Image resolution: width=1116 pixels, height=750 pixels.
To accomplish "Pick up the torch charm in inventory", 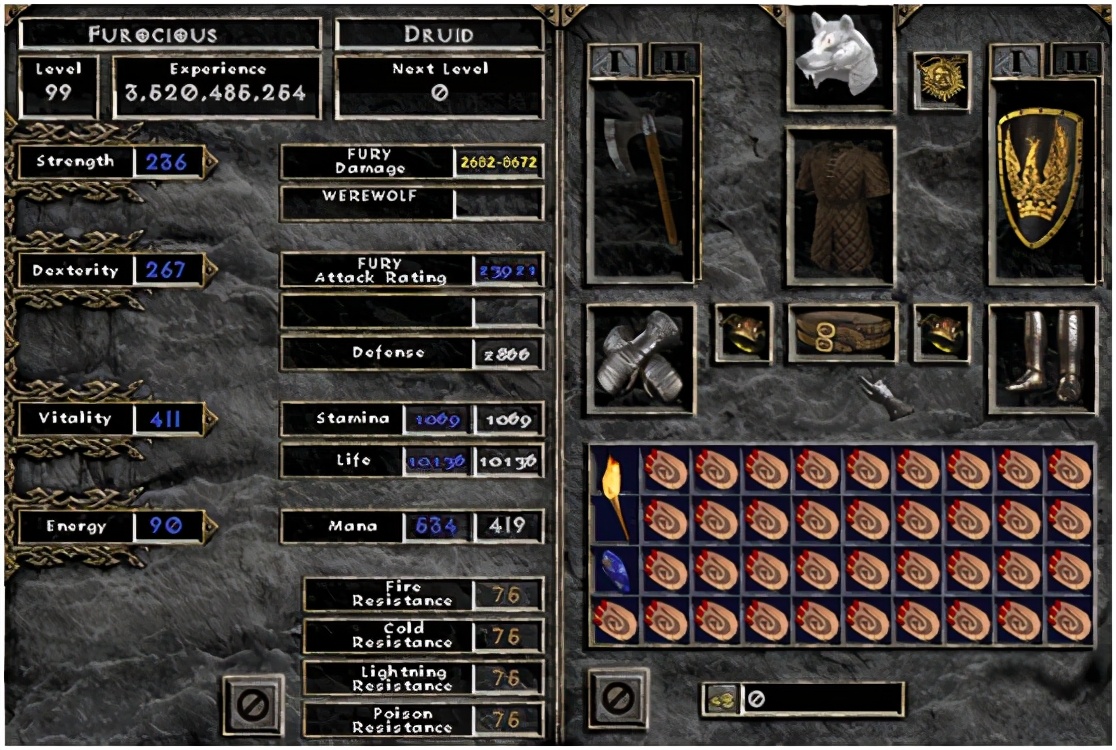I will [x=615, y=494].
